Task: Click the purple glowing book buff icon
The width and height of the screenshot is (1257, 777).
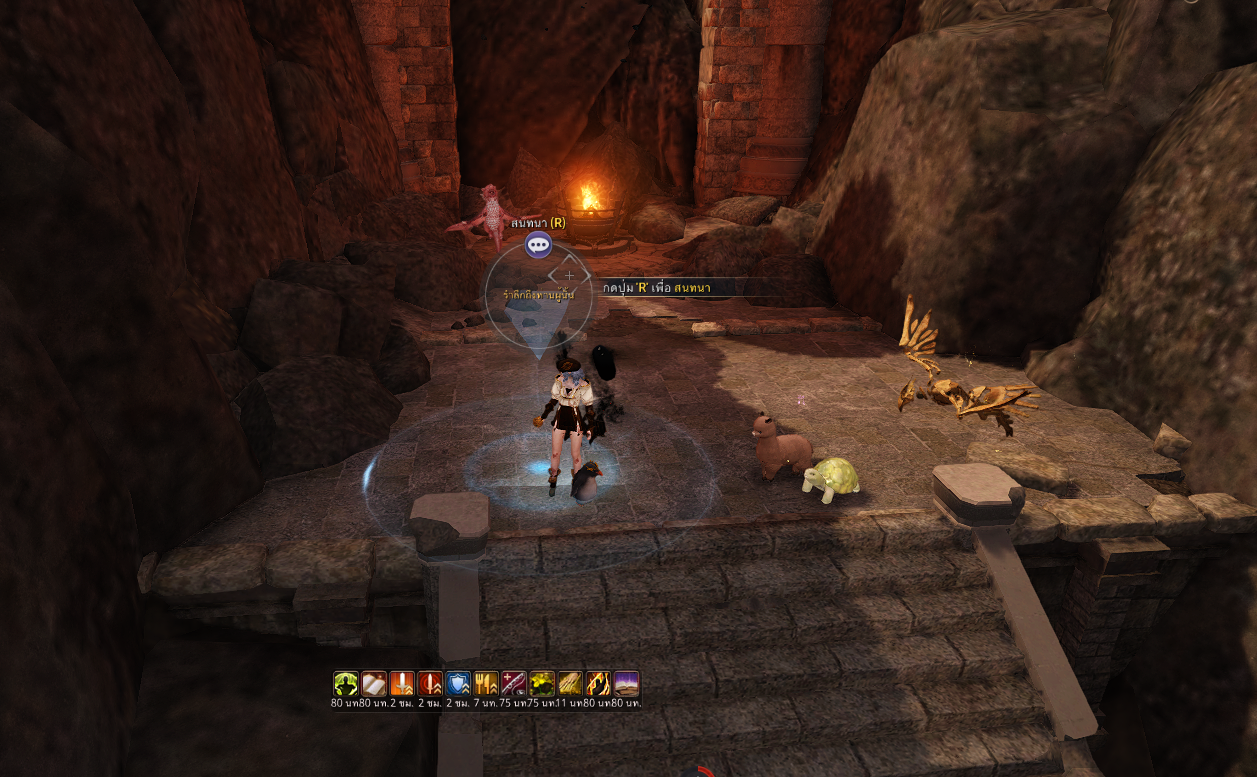Action: click(626, 684)
